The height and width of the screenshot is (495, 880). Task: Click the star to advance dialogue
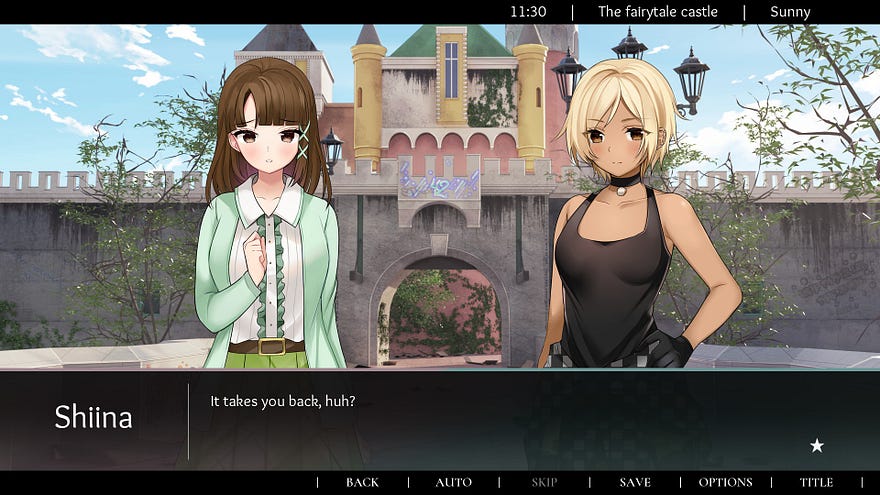point(817,446)
